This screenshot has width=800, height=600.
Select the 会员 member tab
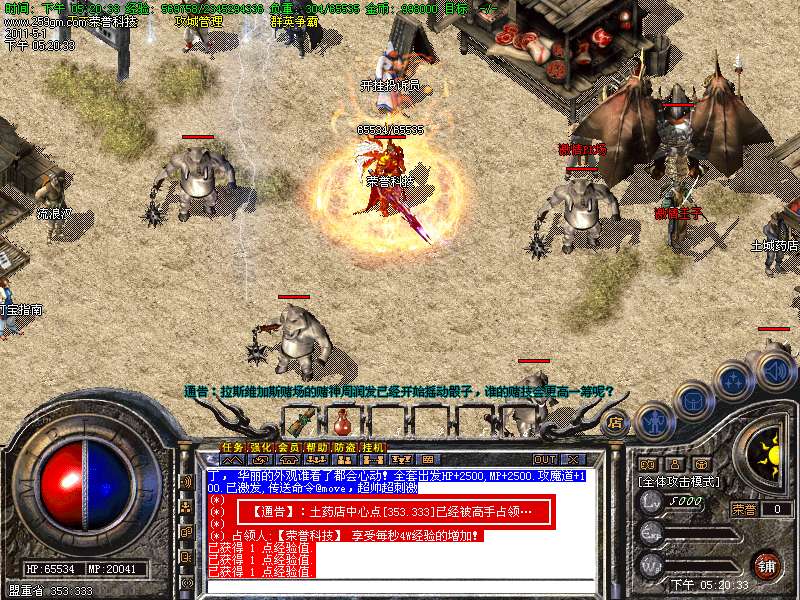click(x=288, y=447)
